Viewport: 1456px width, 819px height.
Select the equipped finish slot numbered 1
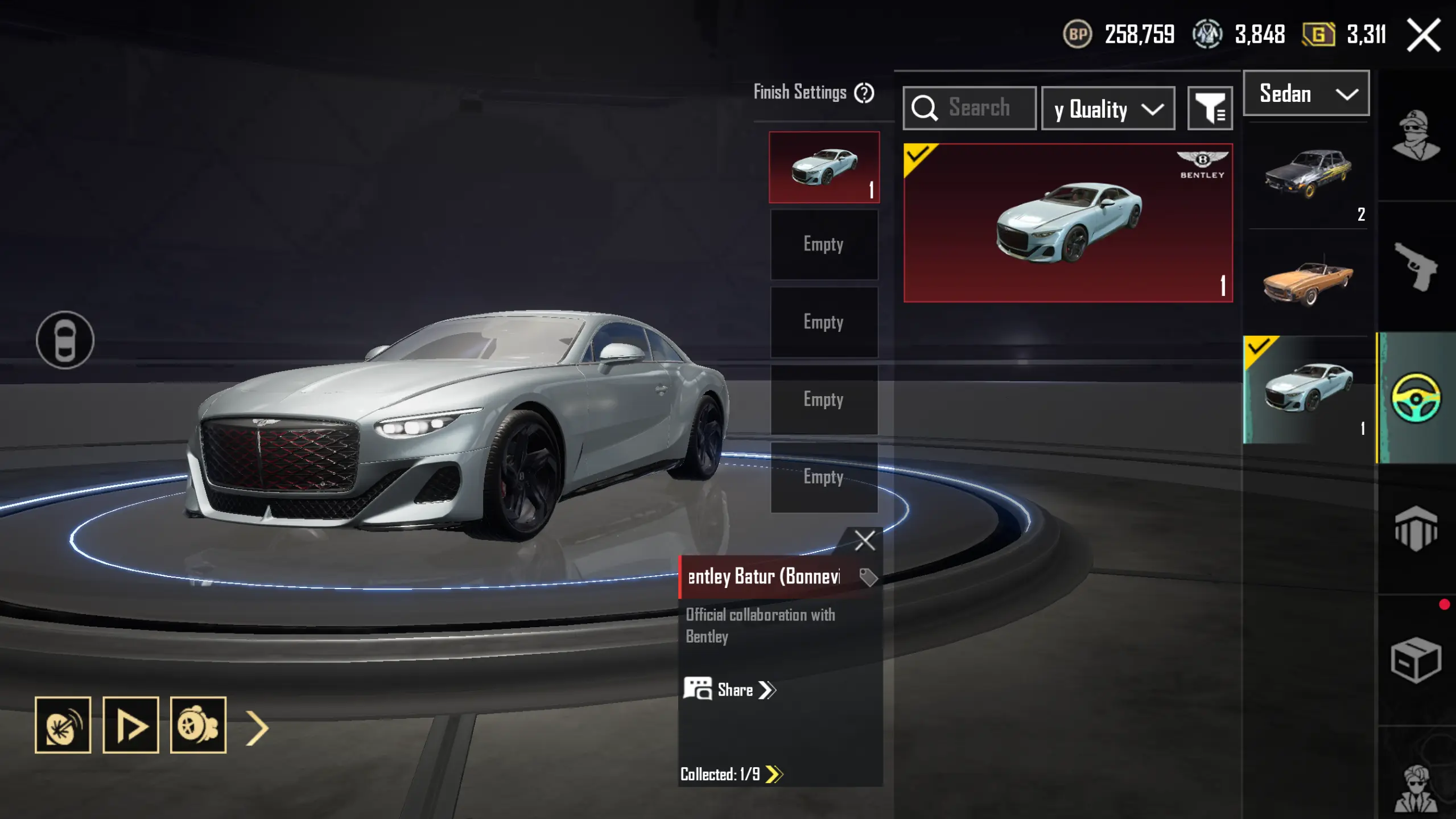[824, 167]
